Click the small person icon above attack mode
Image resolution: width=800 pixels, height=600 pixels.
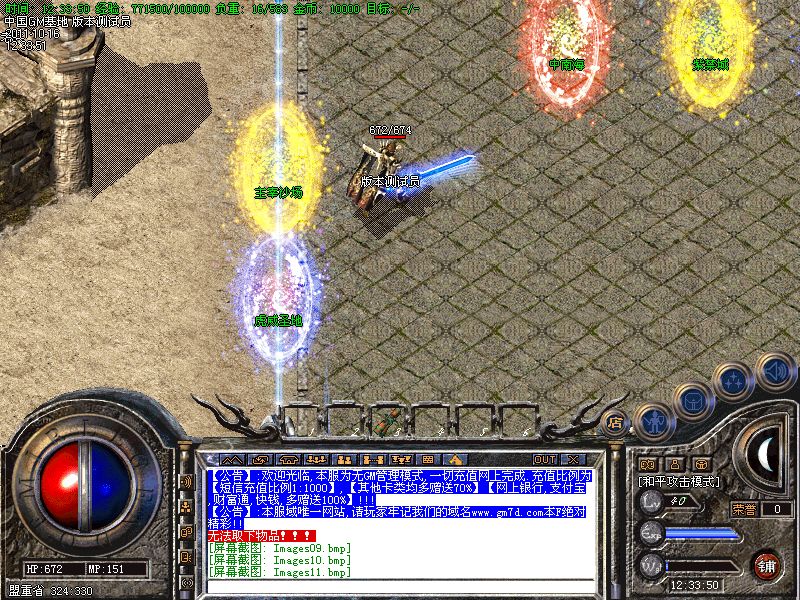point(674,464)
